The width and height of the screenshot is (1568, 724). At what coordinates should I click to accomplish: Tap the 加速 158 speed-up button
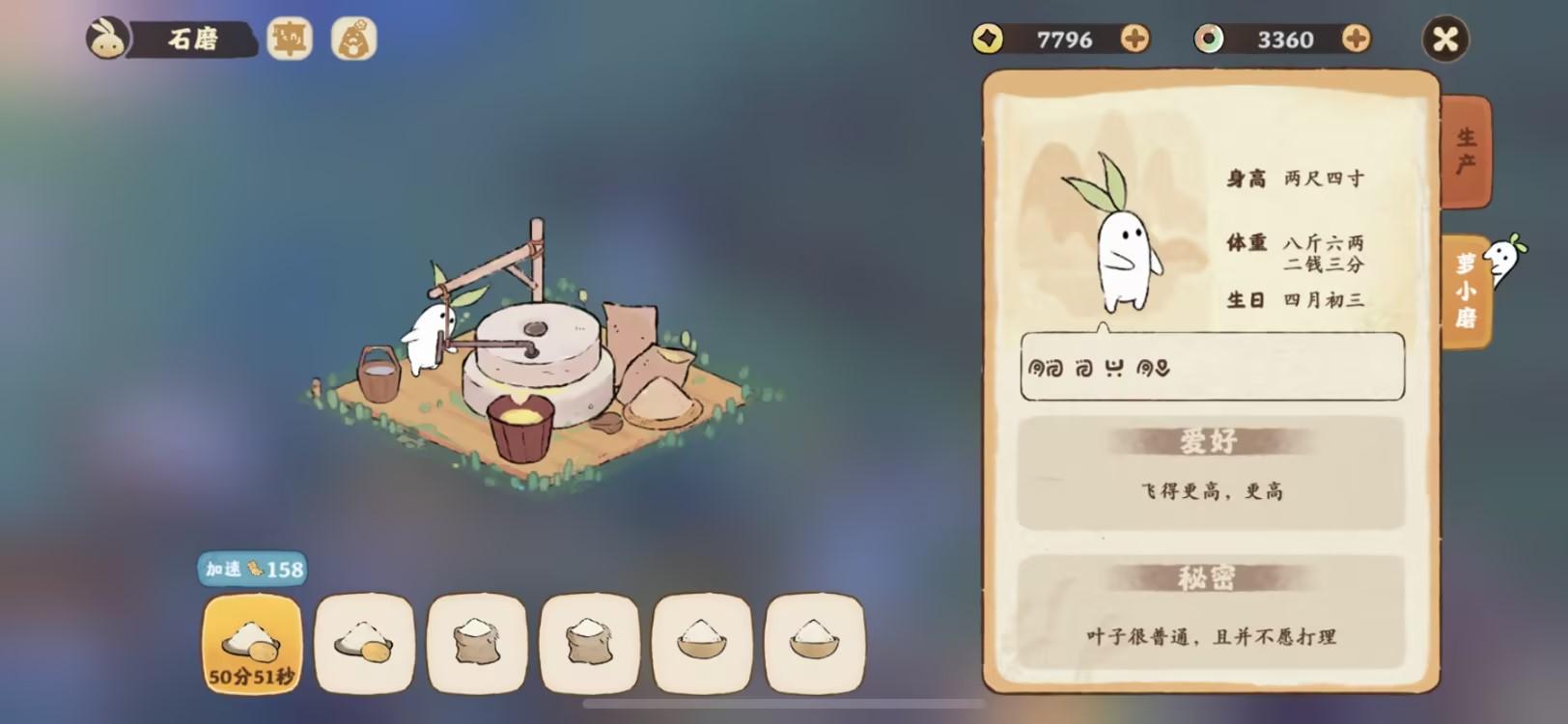[x=253, y=570]
